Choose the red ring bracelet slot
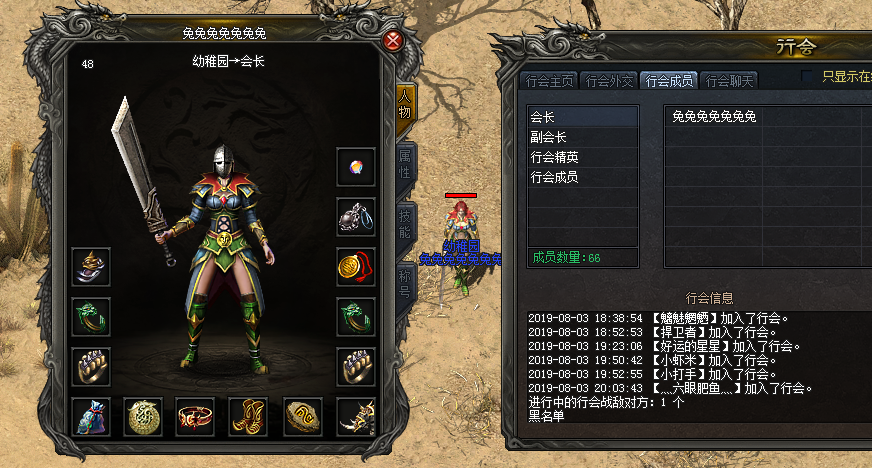Image resolution: width=872 pixels, height=468 pixels. (195, 417)
